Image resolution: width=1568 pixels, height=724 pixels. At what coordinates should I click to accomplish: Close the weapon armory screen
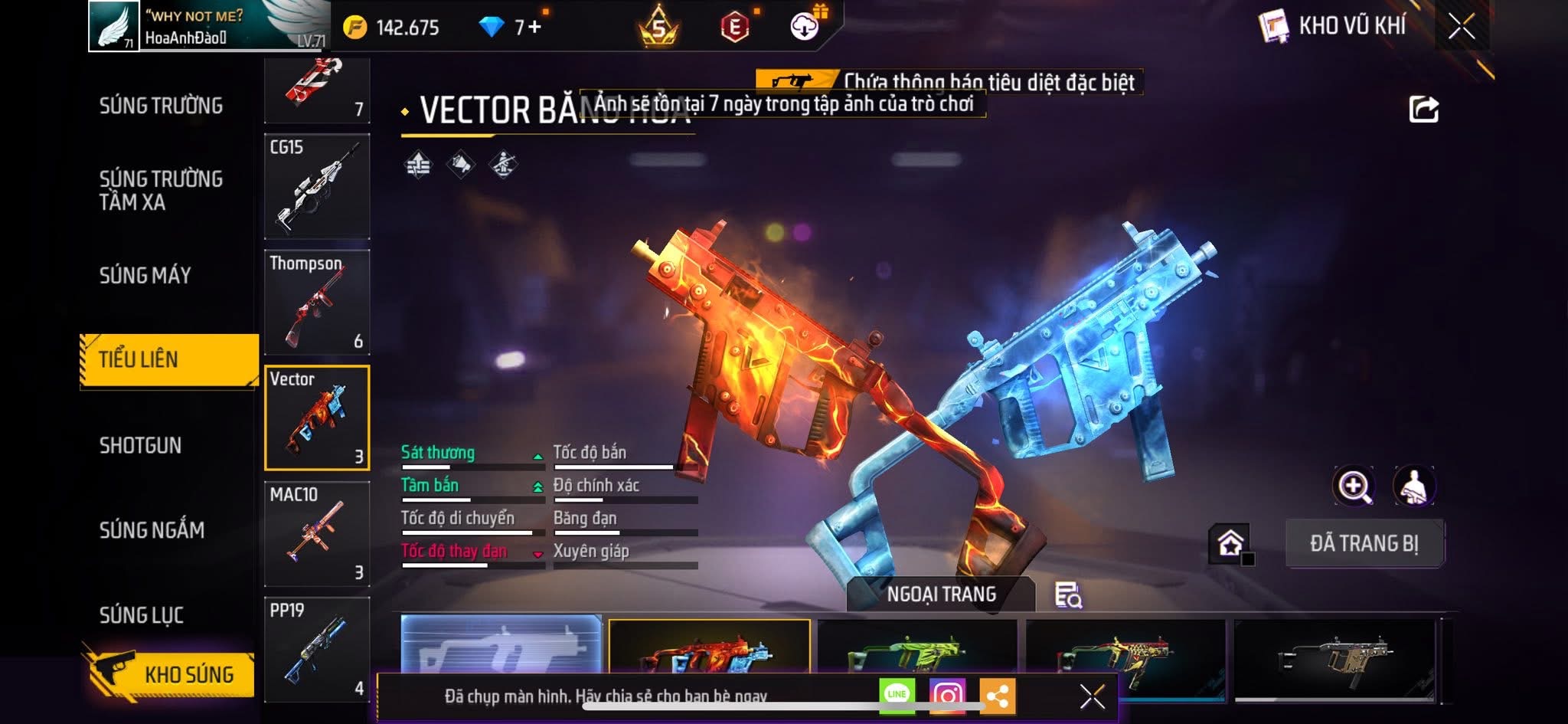click(x=1461, y=27)
